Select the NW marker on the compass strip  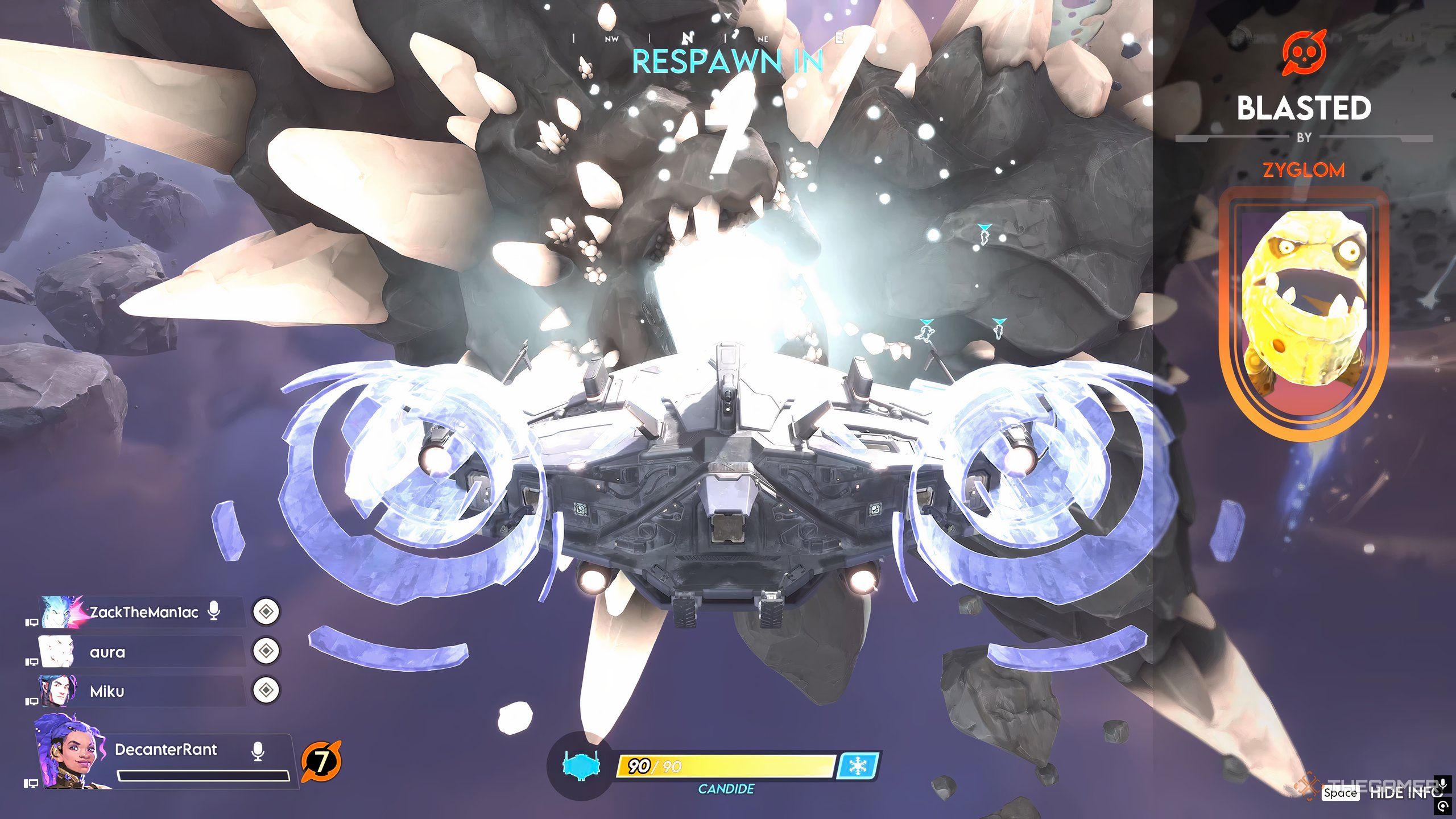(611, 39)
